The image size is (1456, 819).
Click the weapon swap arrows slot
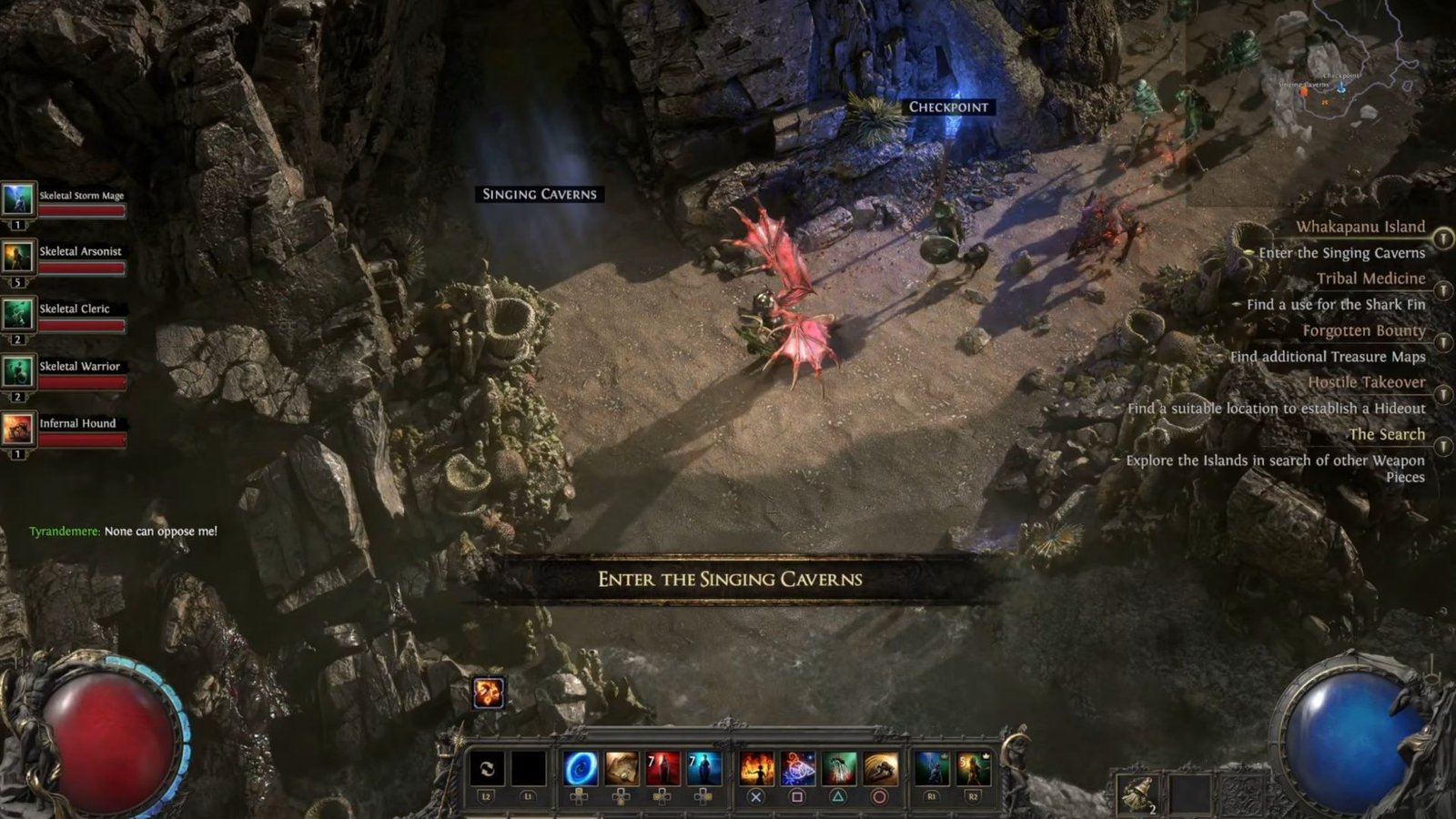[x=486, y=769]
